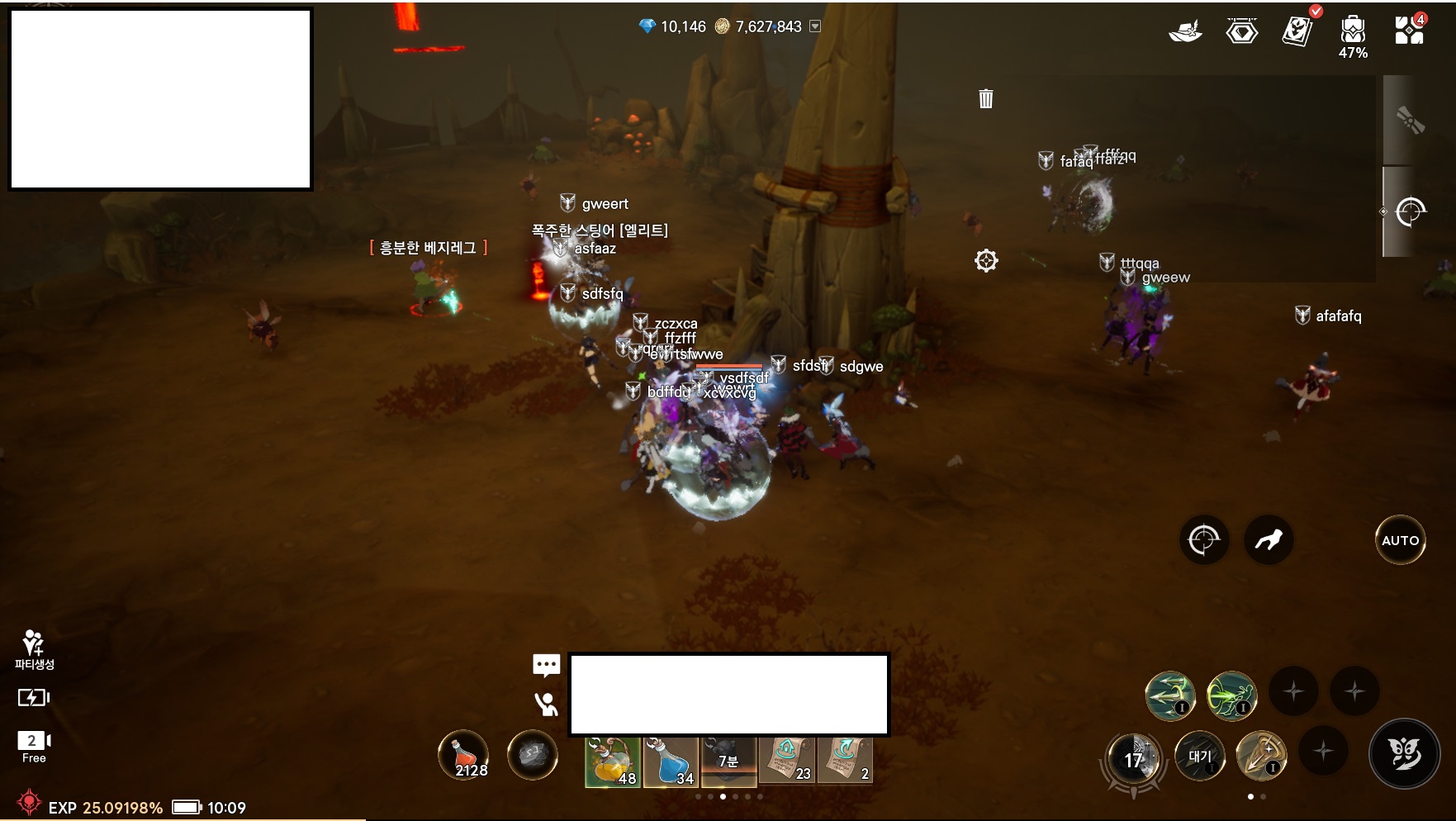Use the red potion with 2128 count

coord(463,755)
